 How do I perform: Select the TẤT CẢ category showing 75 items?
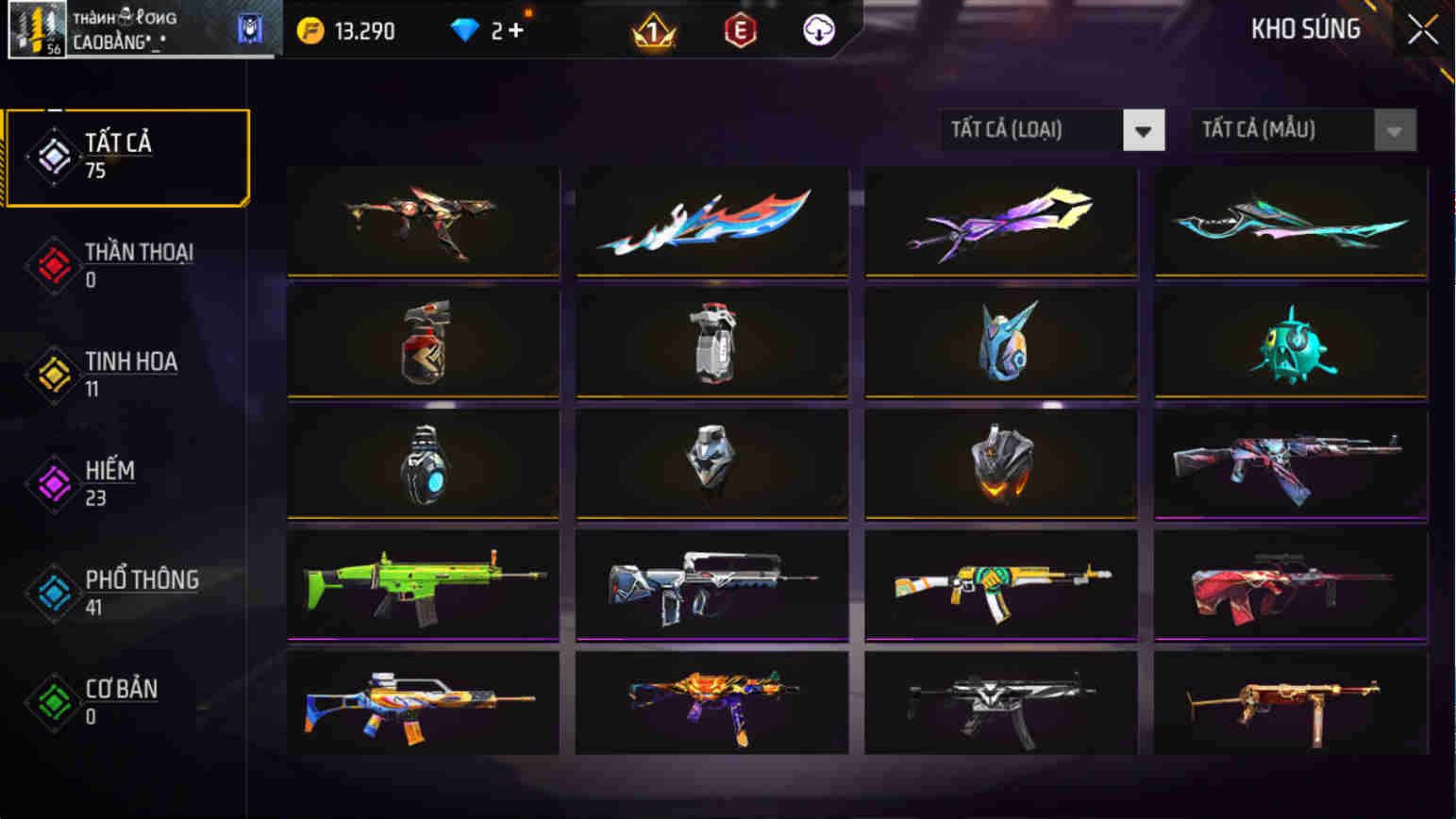pyautogui.click(x=127, y=156)
